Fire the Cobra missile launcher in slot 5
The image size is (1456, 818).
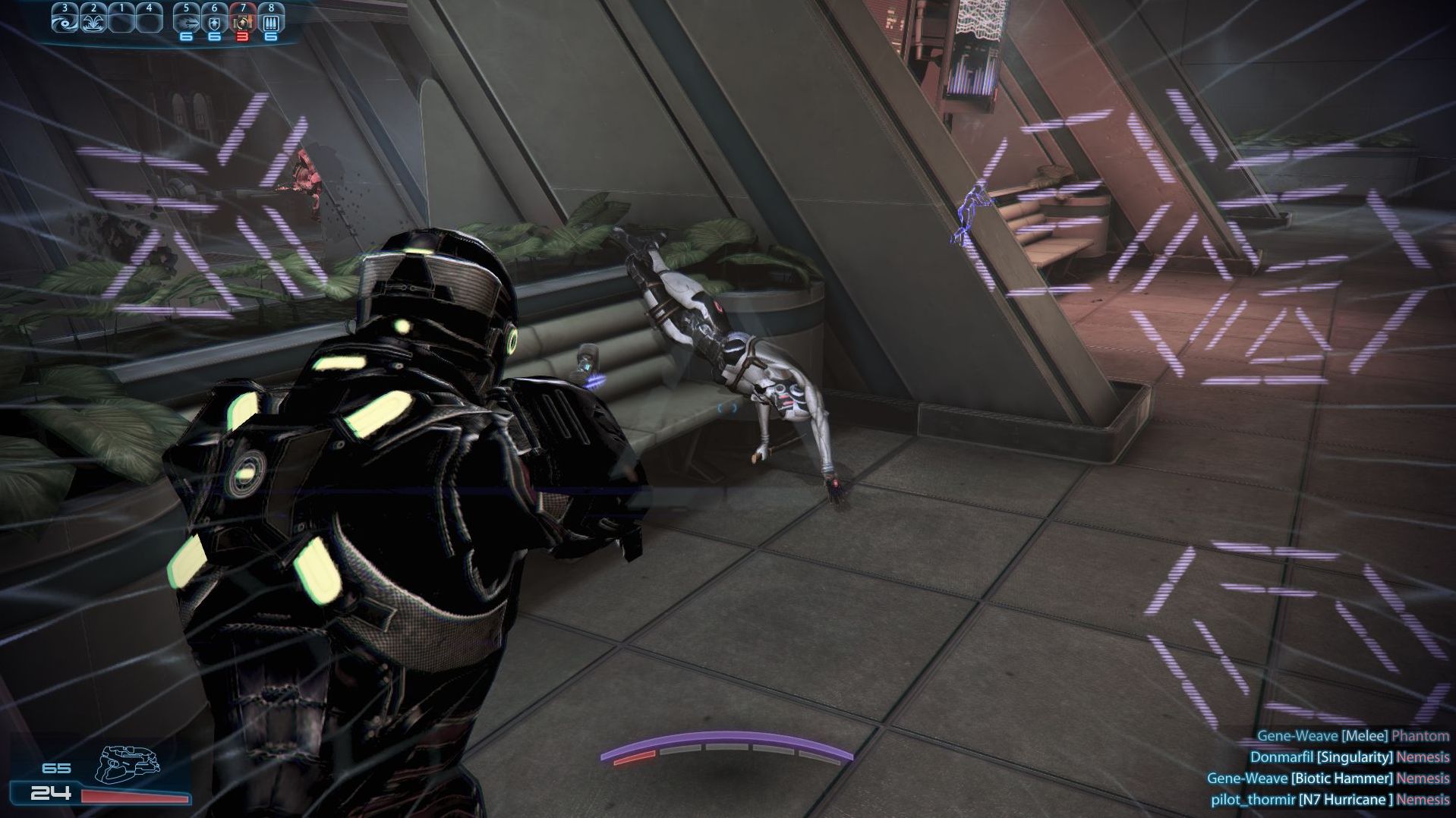(x=186, y=20)
